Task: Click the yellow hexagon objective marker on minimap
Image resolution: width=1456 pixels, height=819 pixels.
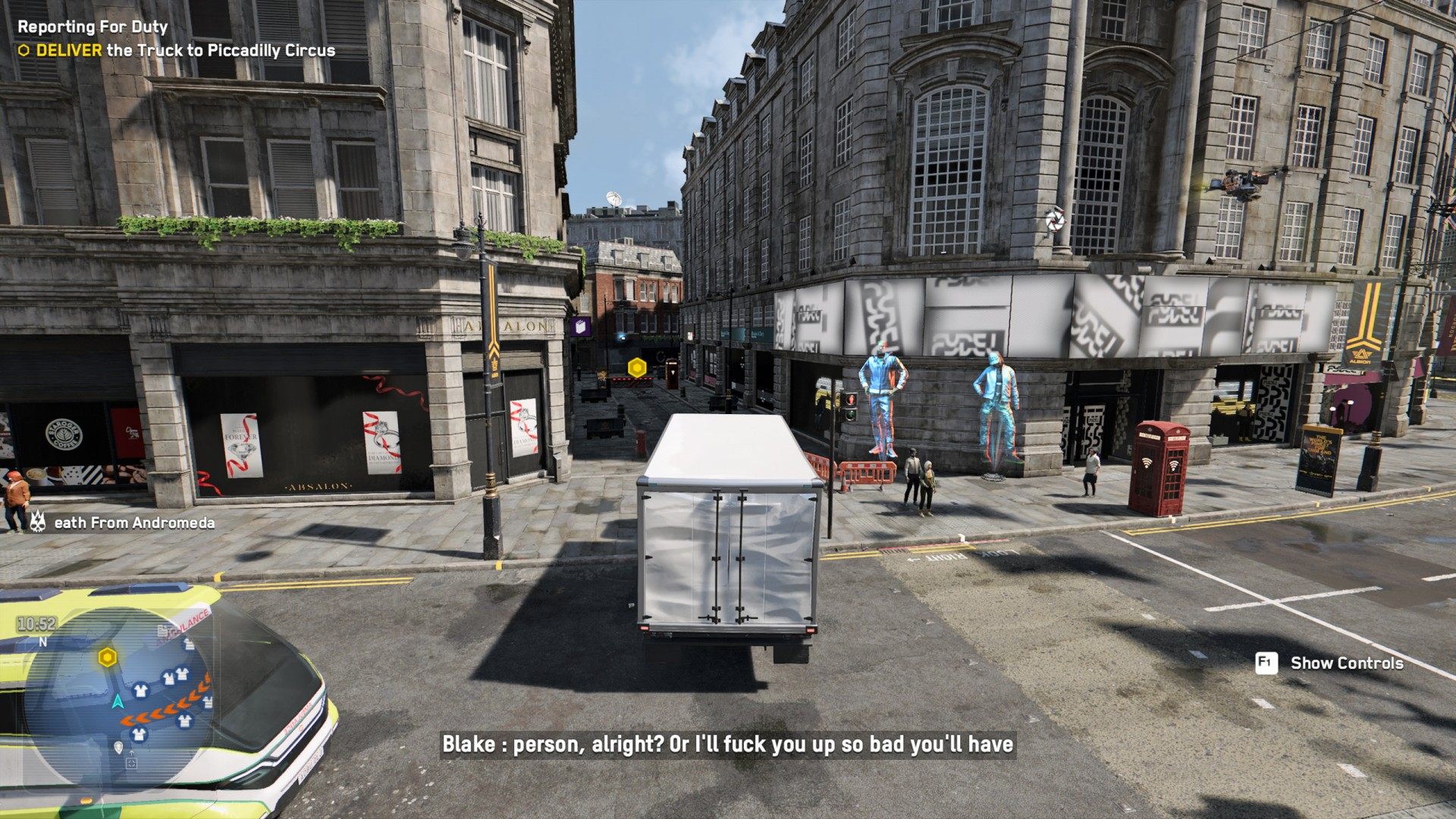Action: click(108, 657)
